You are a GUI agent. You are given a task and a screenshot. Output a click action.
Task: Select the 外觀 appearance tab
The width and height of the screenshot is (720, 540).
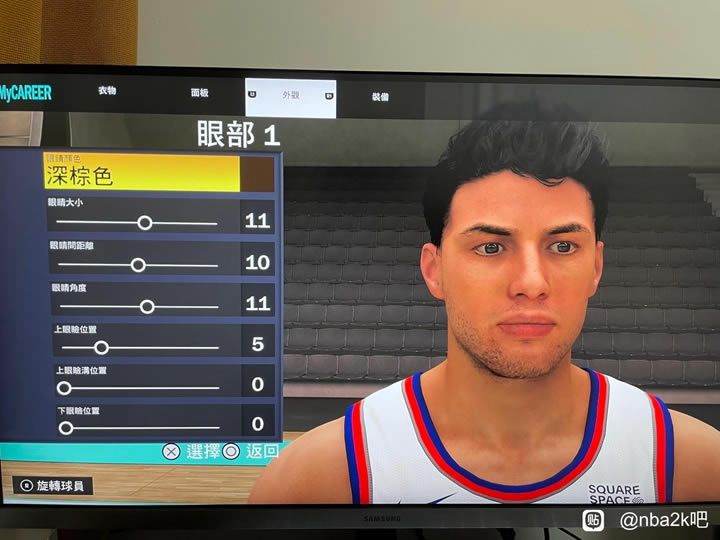tap(290, 96)
